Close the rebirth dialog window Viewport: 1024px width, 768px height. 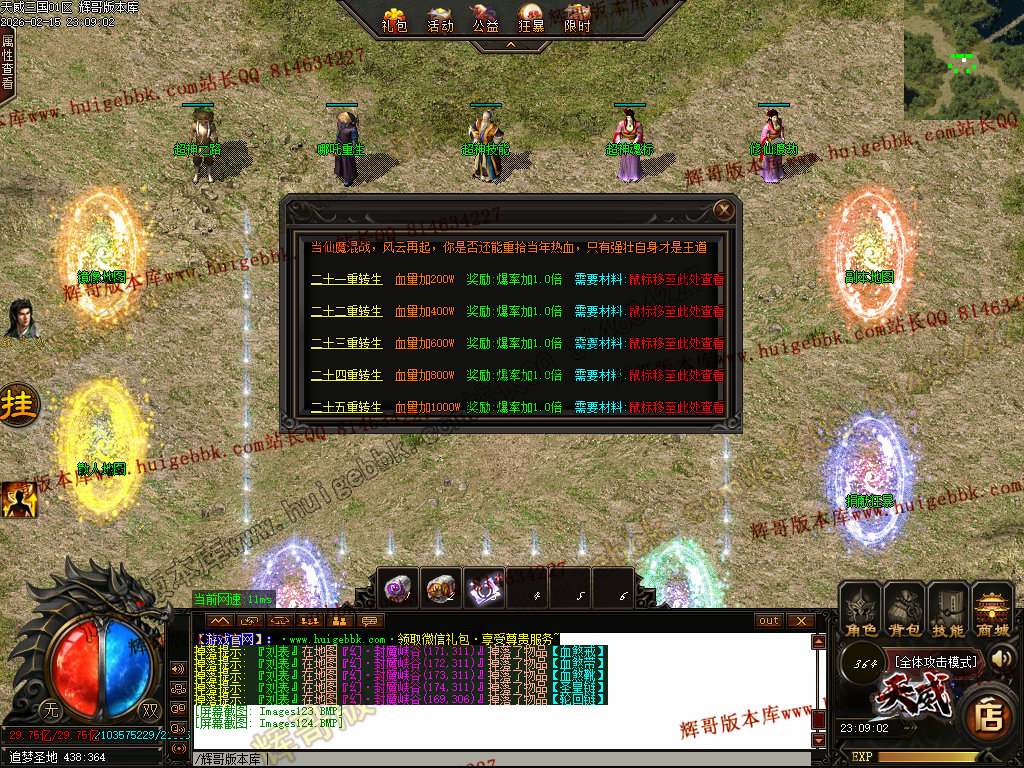pyautogui.click(x=724, y=210)
